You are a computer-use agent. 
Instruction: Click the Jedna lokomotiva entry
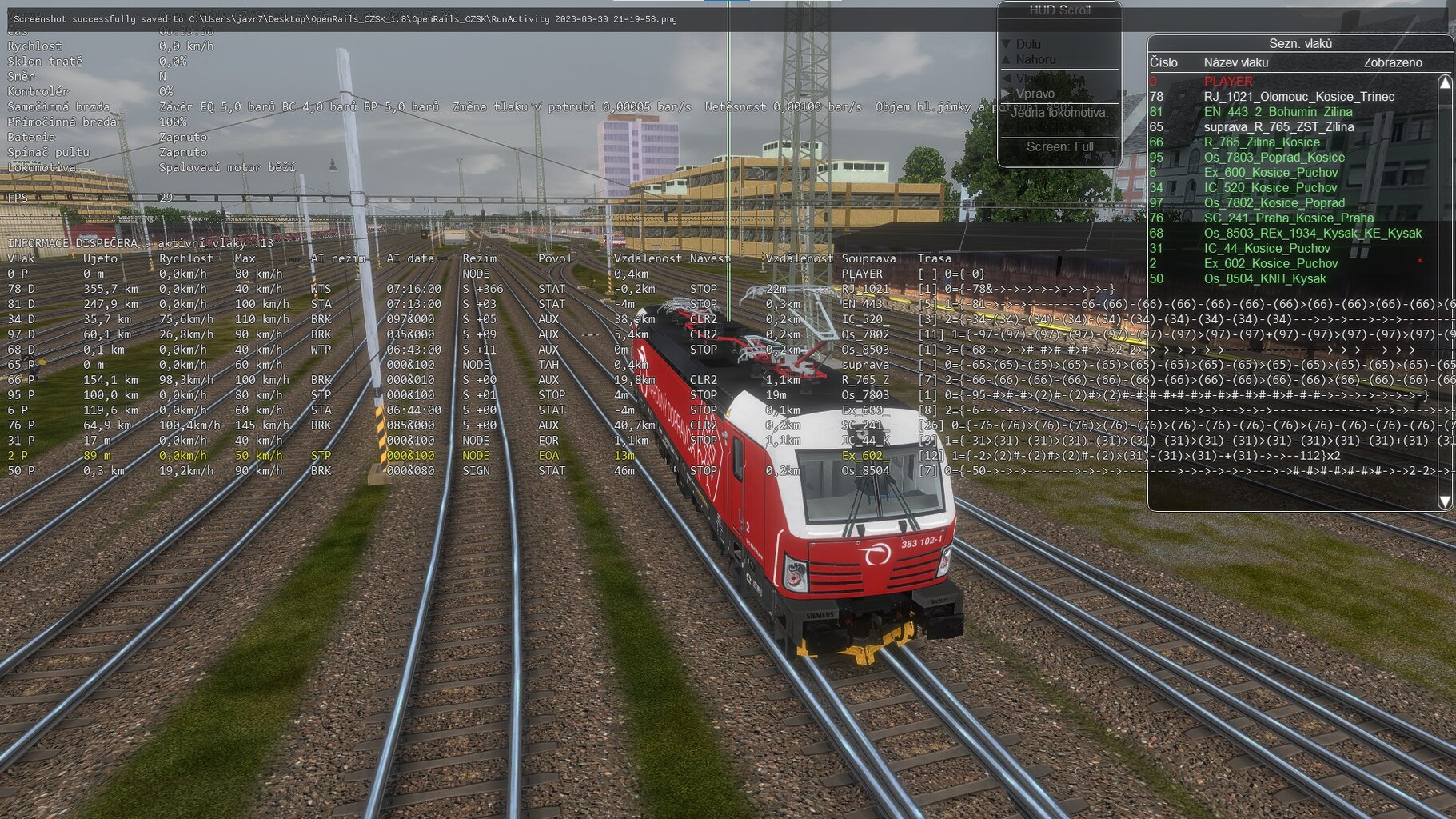click(1059, 113)
